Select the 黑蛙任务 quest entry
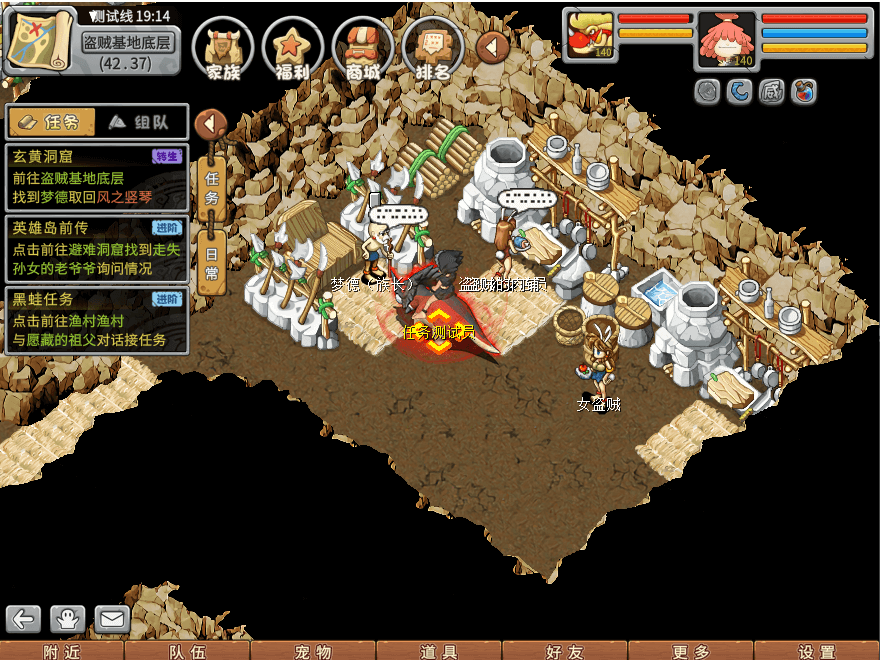Viewport: 880px width, 660px height. coord(96,320)
